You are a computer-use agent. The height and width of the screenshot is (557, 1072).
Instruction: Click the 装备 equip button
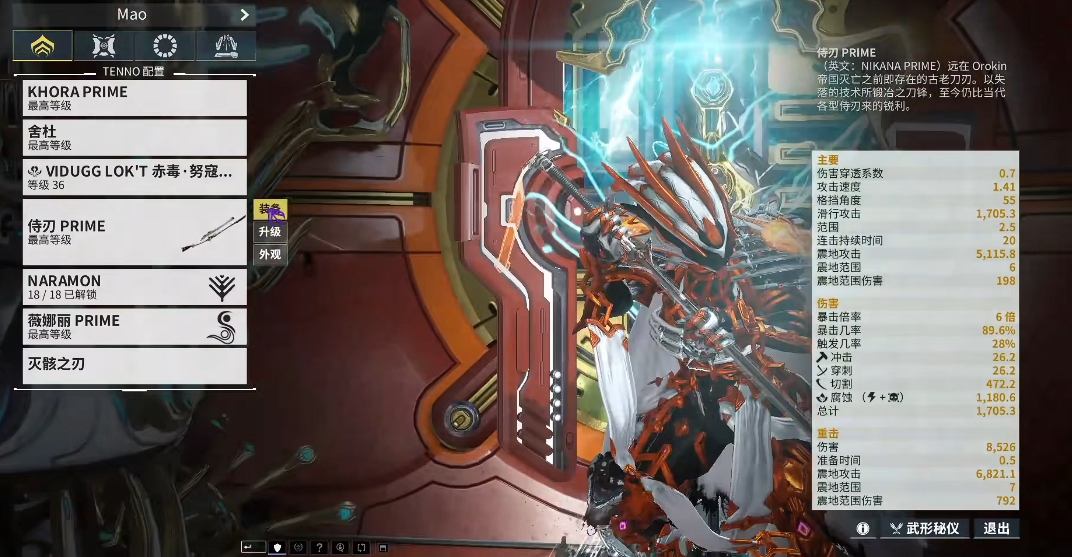(270, 209)
